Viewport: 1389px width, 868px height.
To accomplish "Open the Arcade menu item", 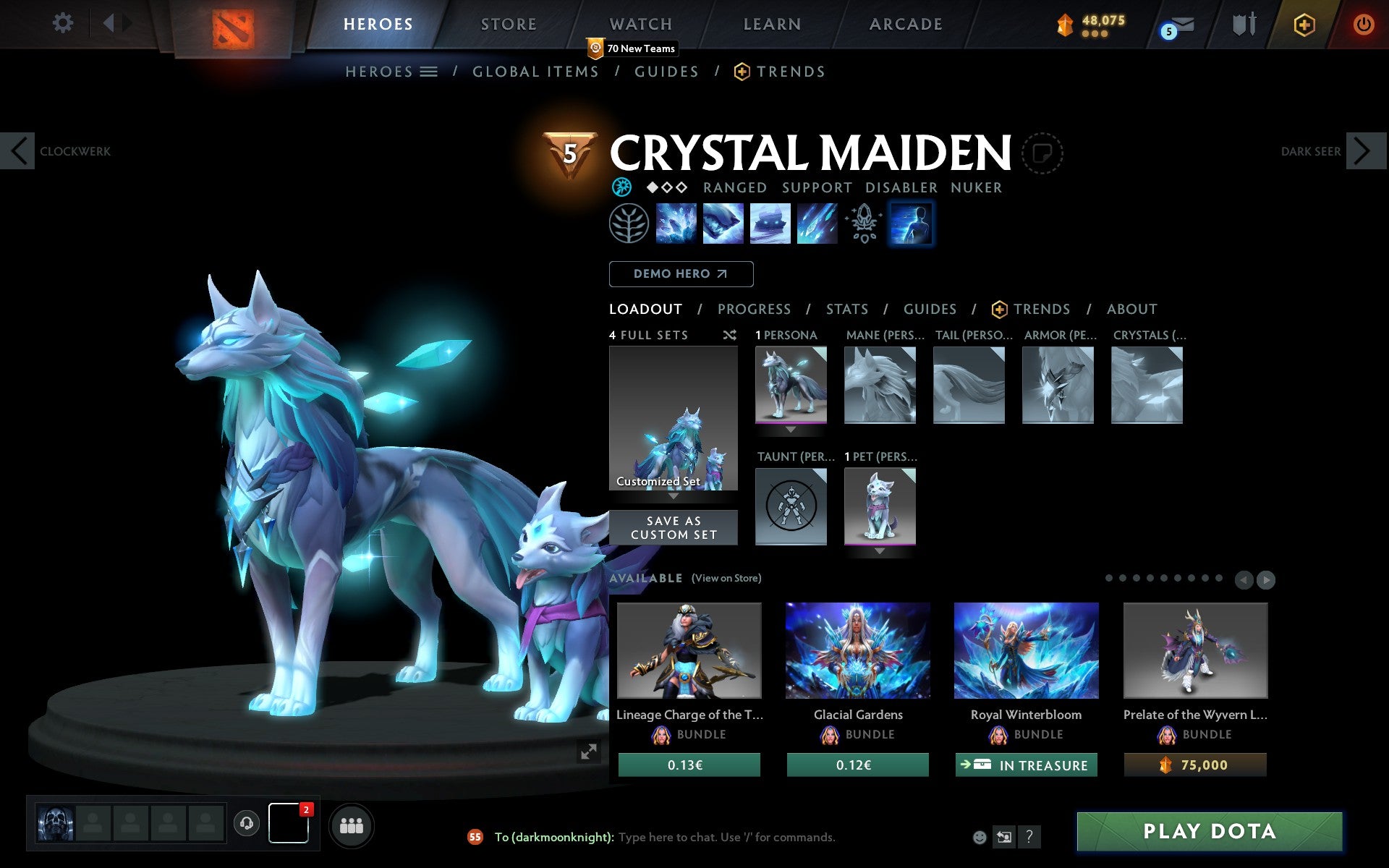I will (x=905, y=24).
